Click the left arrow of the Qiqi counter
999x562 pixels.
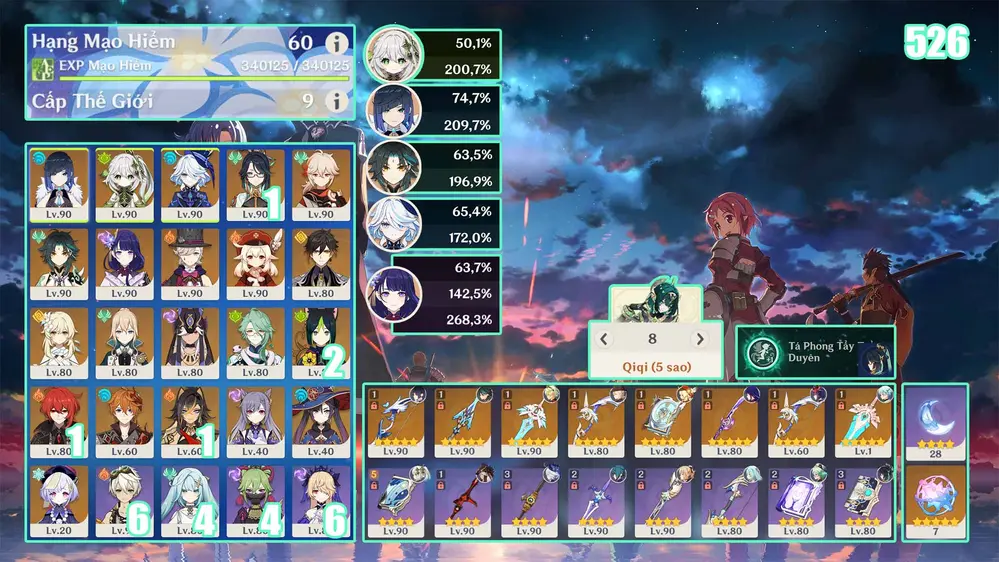[x=604, y=340]
